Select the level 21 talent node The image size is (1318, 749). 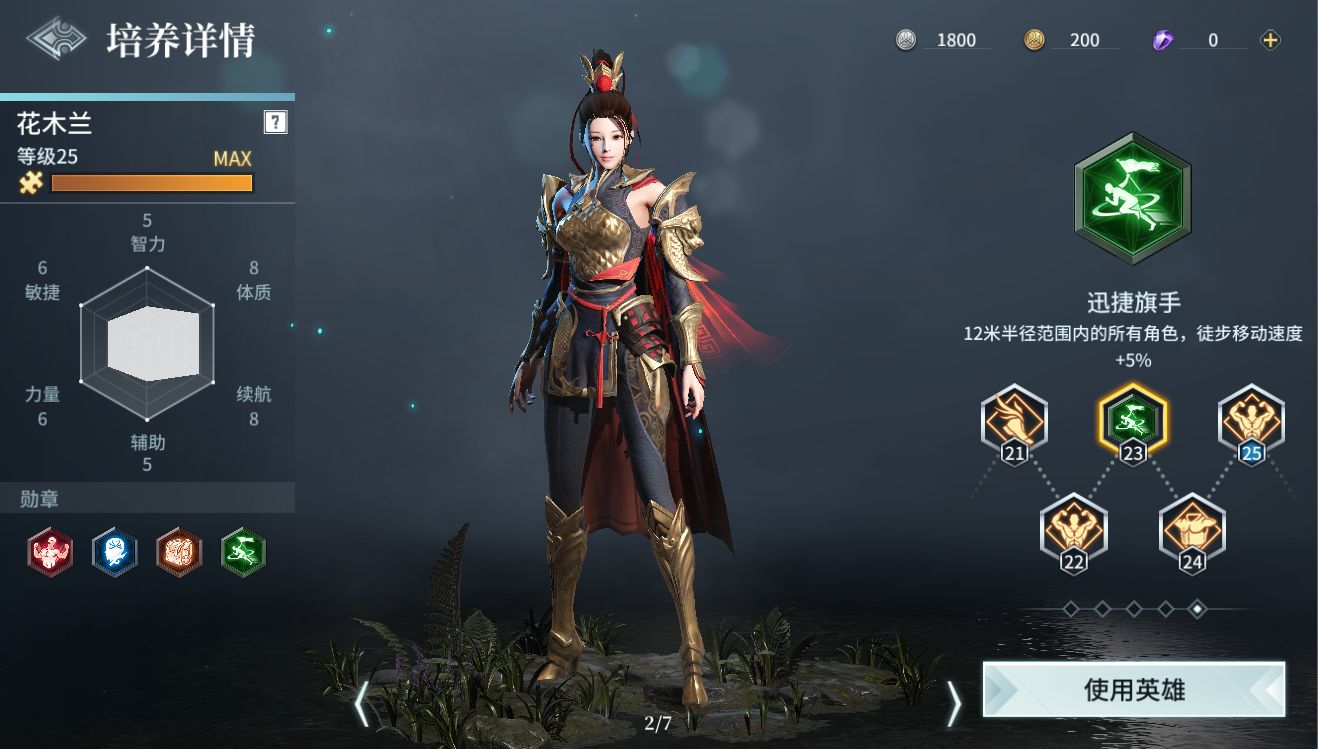[x=1014, y=419]
